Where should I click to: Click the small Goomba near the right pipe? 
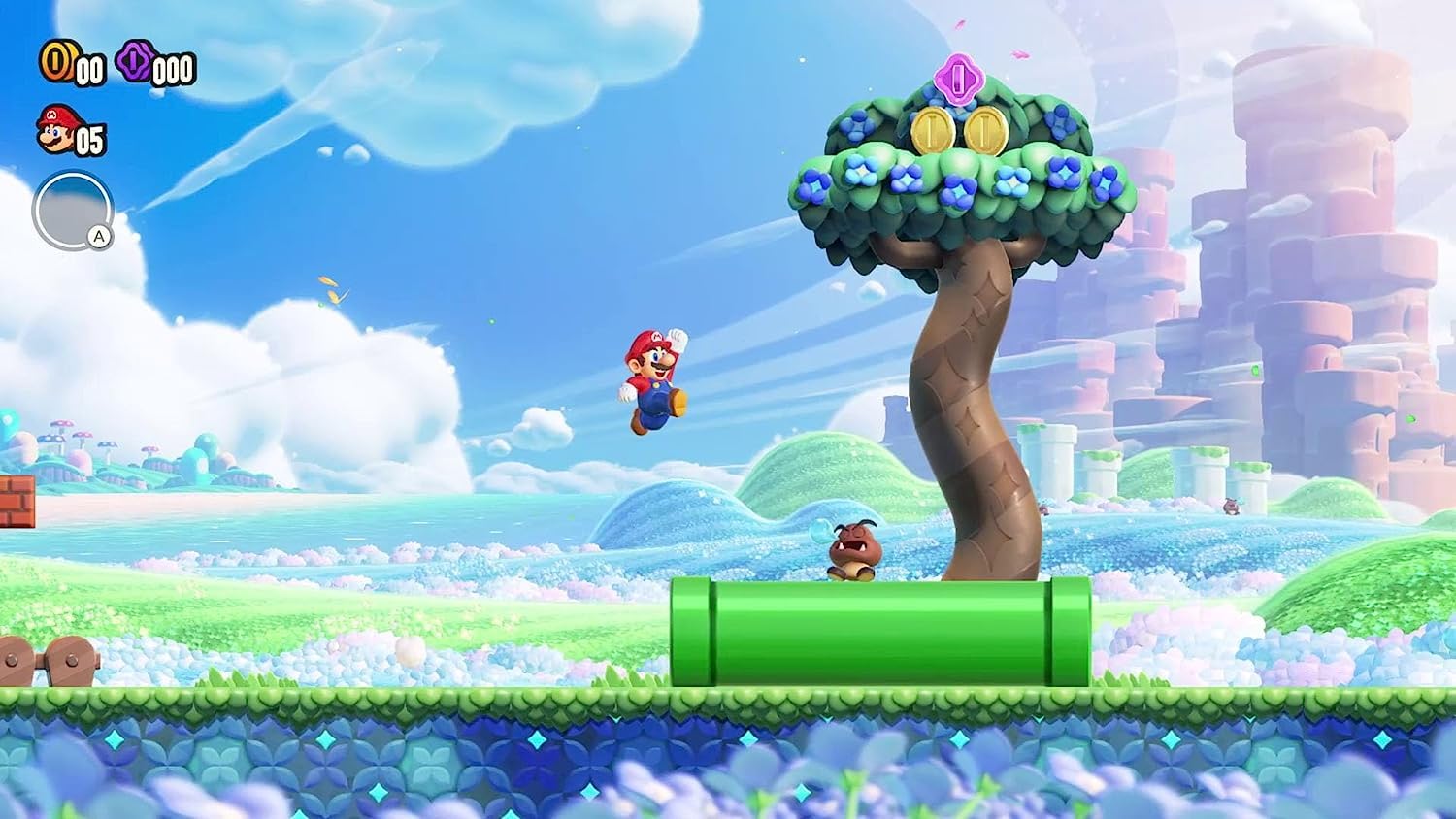coord(1232,506)
